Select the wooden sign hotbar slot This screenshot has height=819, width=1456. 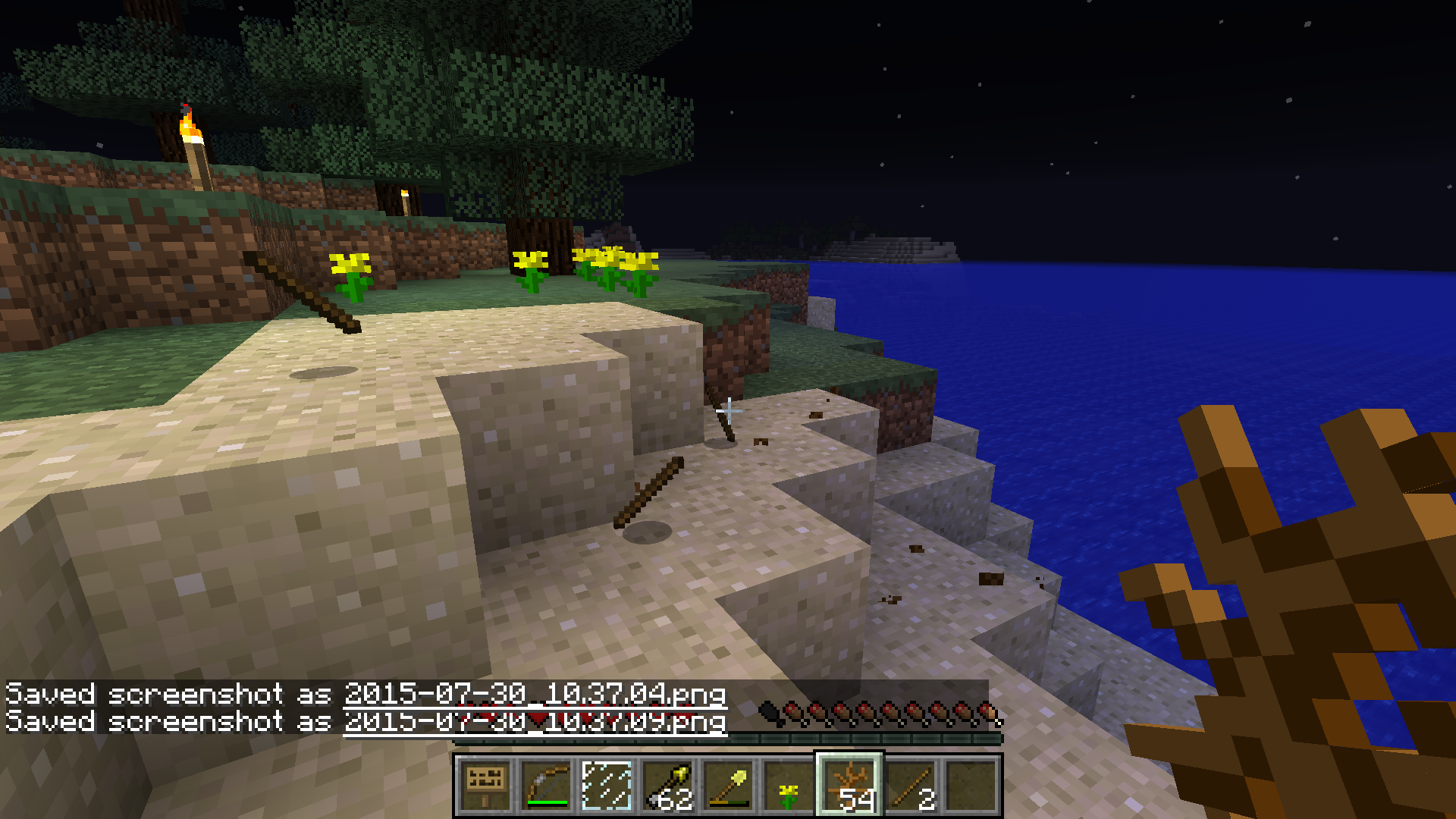click(x=485, y=786)
